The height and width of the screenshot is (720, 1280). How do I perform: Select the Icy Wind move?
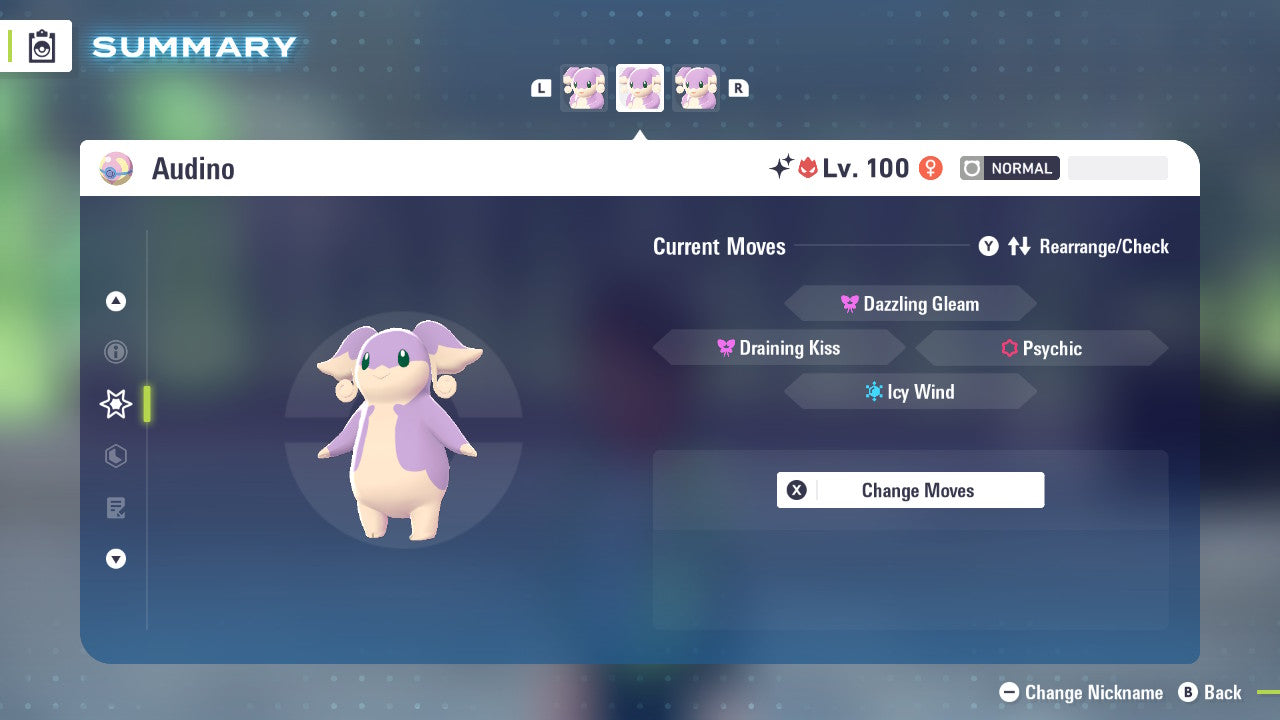click(910, 391)
